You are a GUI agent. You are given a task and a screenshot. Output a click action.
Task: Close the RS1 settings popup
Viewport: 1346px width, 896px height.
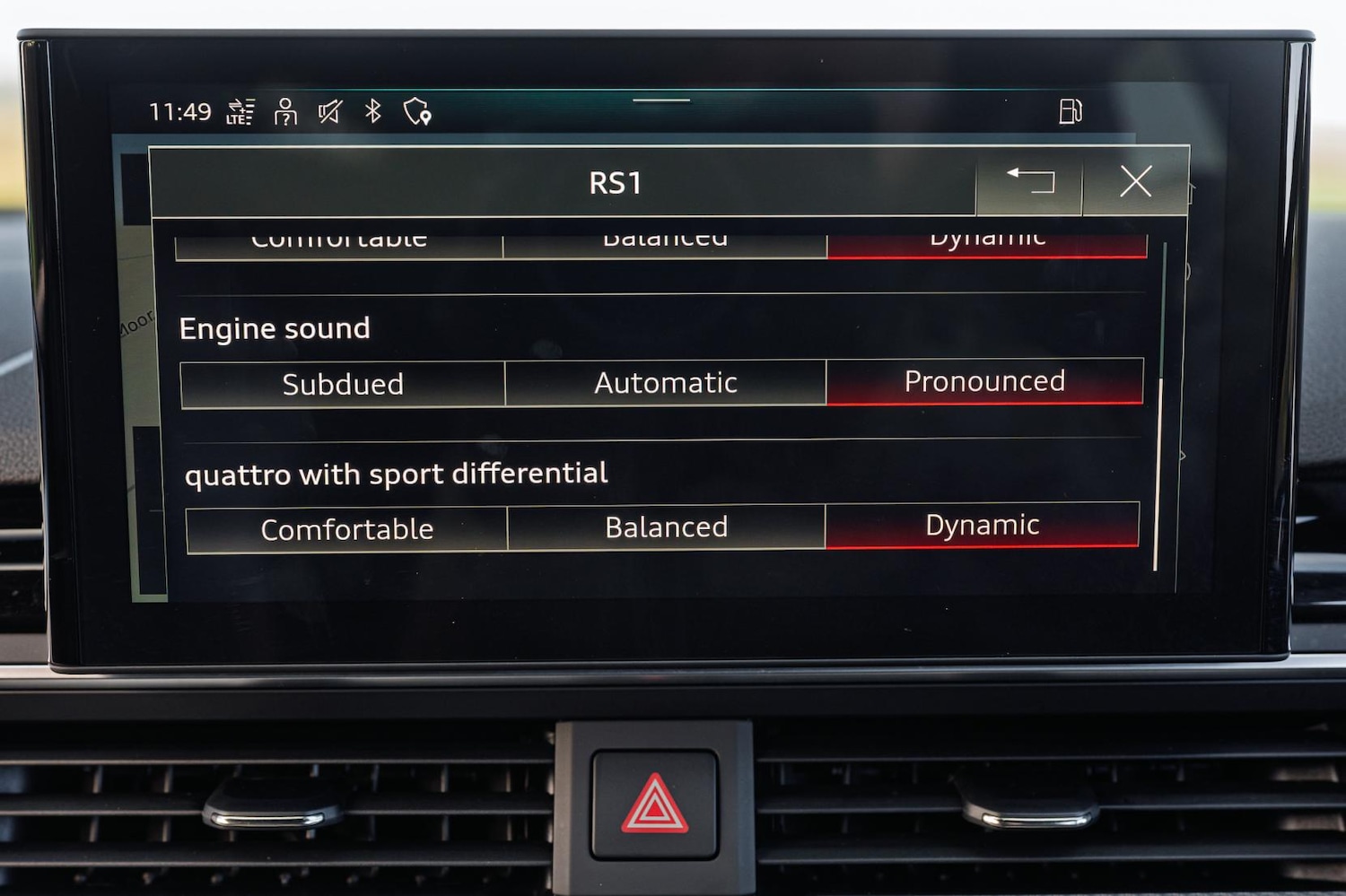pos(1136,181)
